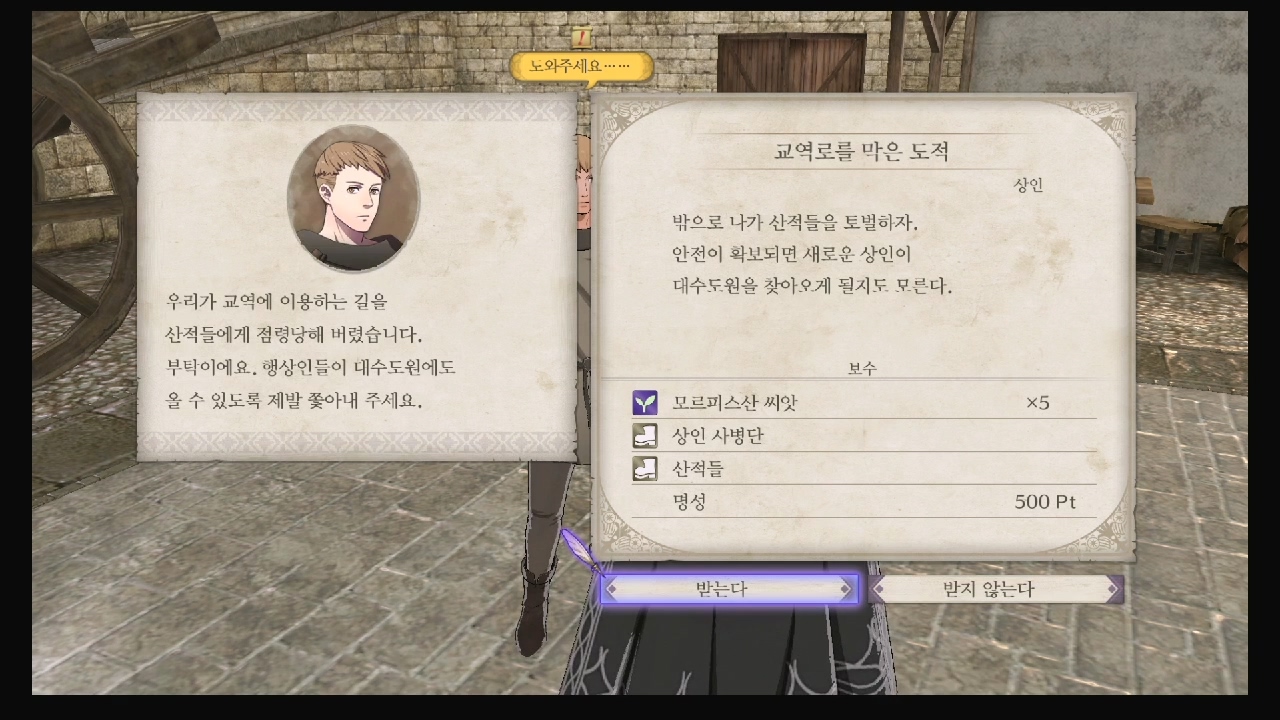Screen dimensions: 1280x720
Task: Click the 보수 rewards section header
Action: point(860,368)
